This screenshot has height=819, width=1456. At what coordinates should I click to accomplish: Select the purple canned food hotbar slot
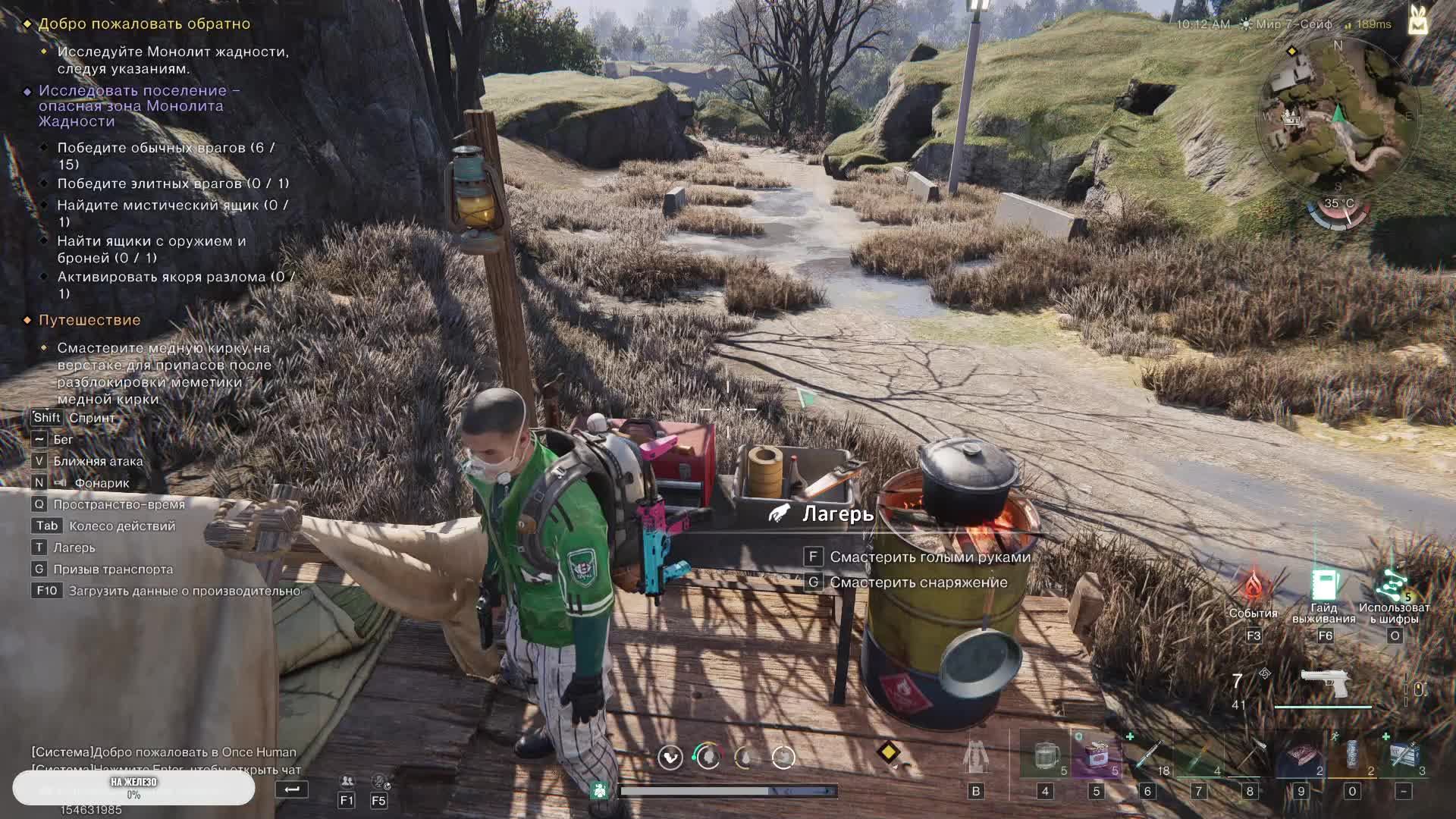coord(1096,755)
